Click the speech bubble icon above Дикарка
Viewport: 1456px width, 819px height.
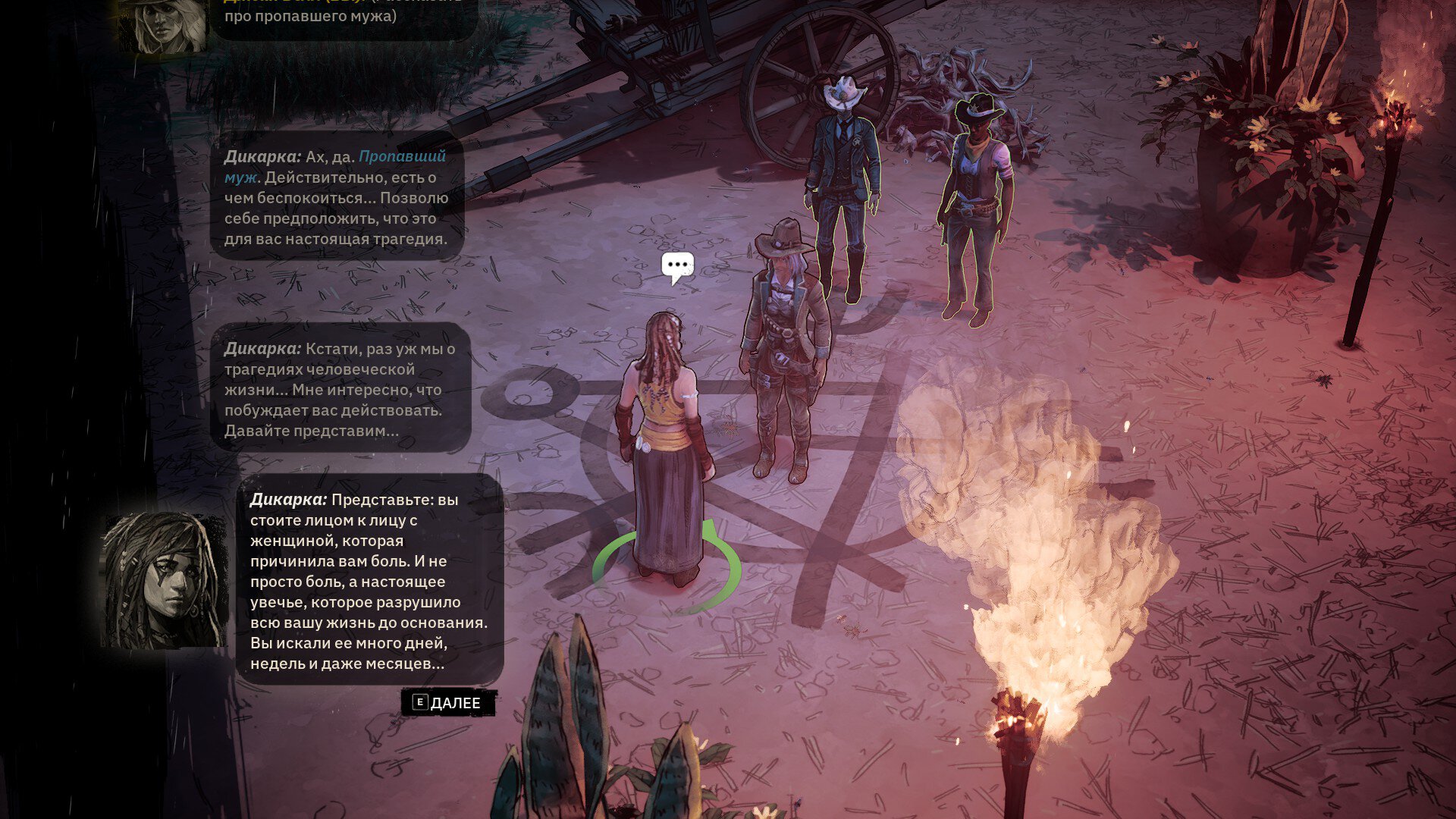tap(677, 267)
